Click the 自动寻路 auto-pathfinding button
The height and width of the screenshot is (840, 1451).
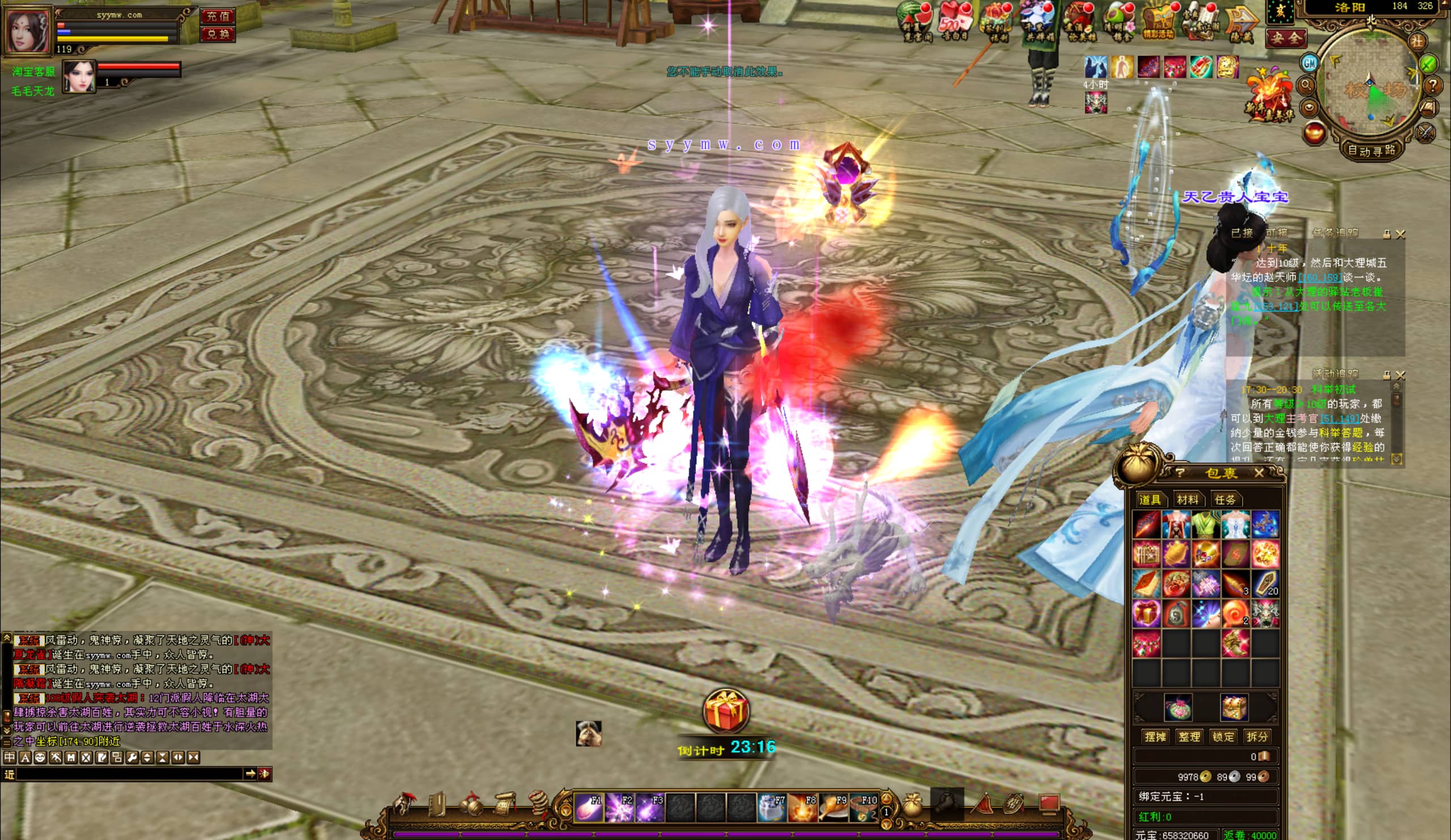(x=1371, y=151)
